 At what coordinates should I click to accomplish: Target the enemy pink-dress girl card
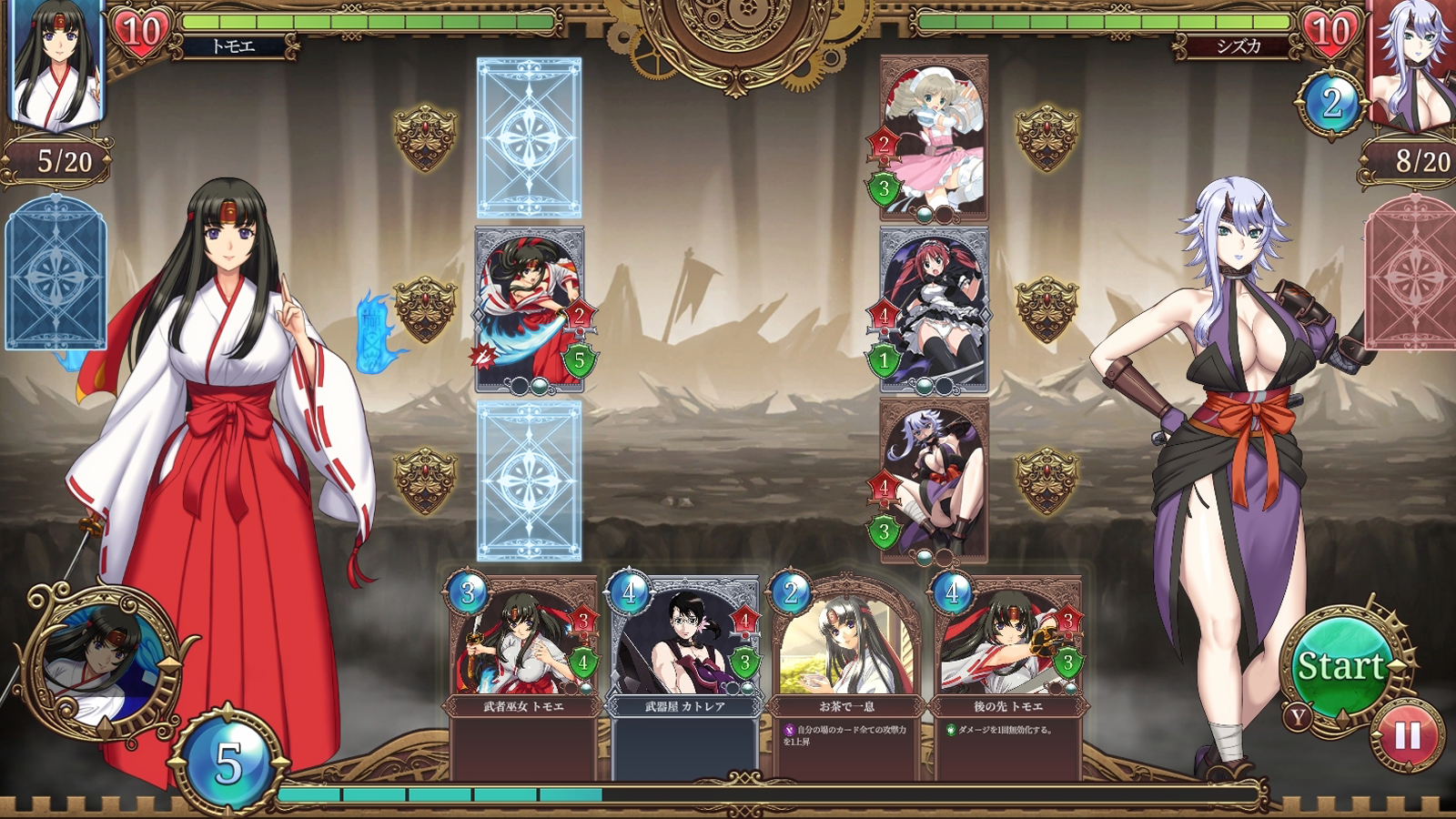pos(934,138)
